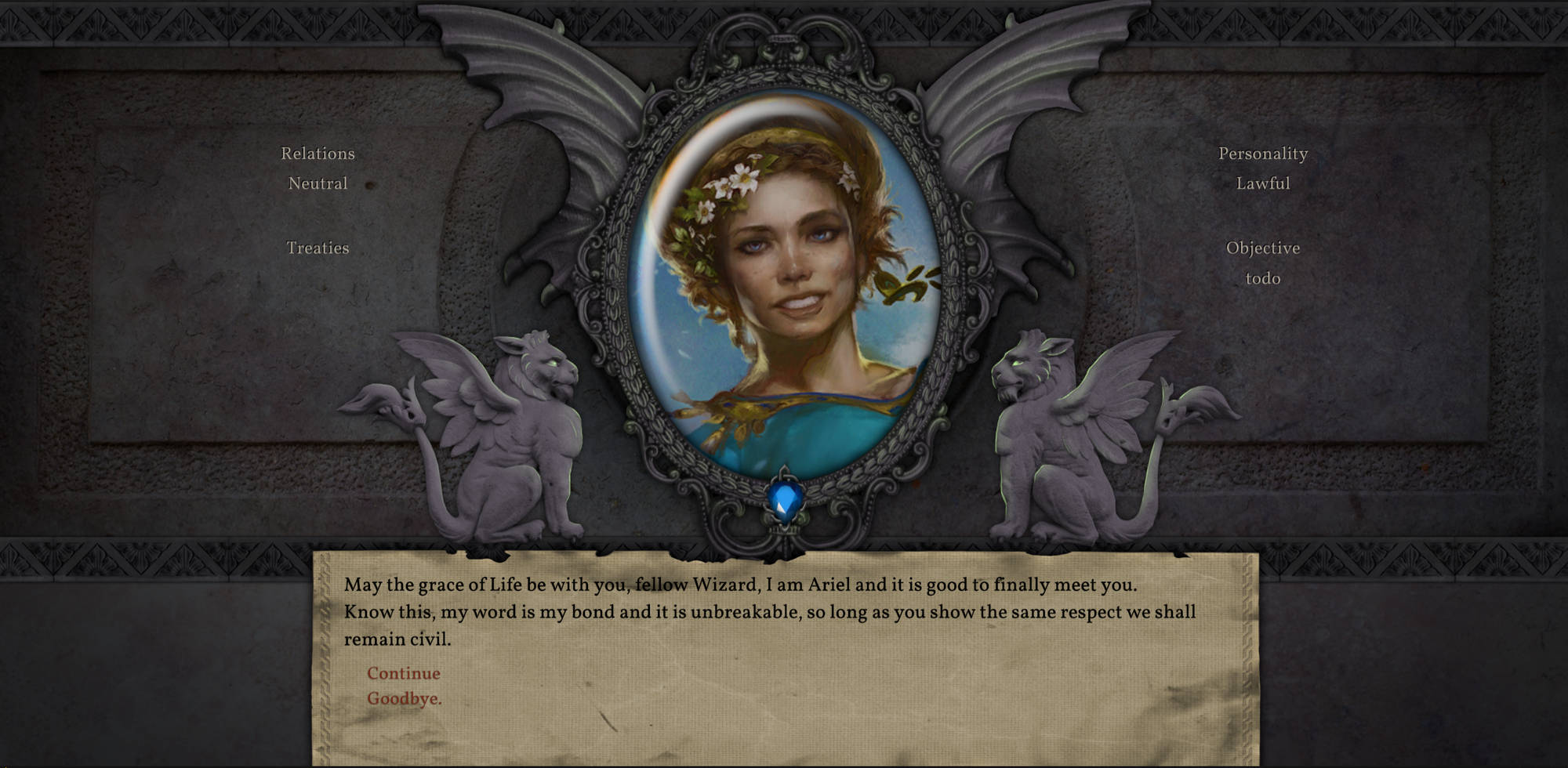Click the Neutral relations status
Viewport: 1568px width, 768px height.
318,184
